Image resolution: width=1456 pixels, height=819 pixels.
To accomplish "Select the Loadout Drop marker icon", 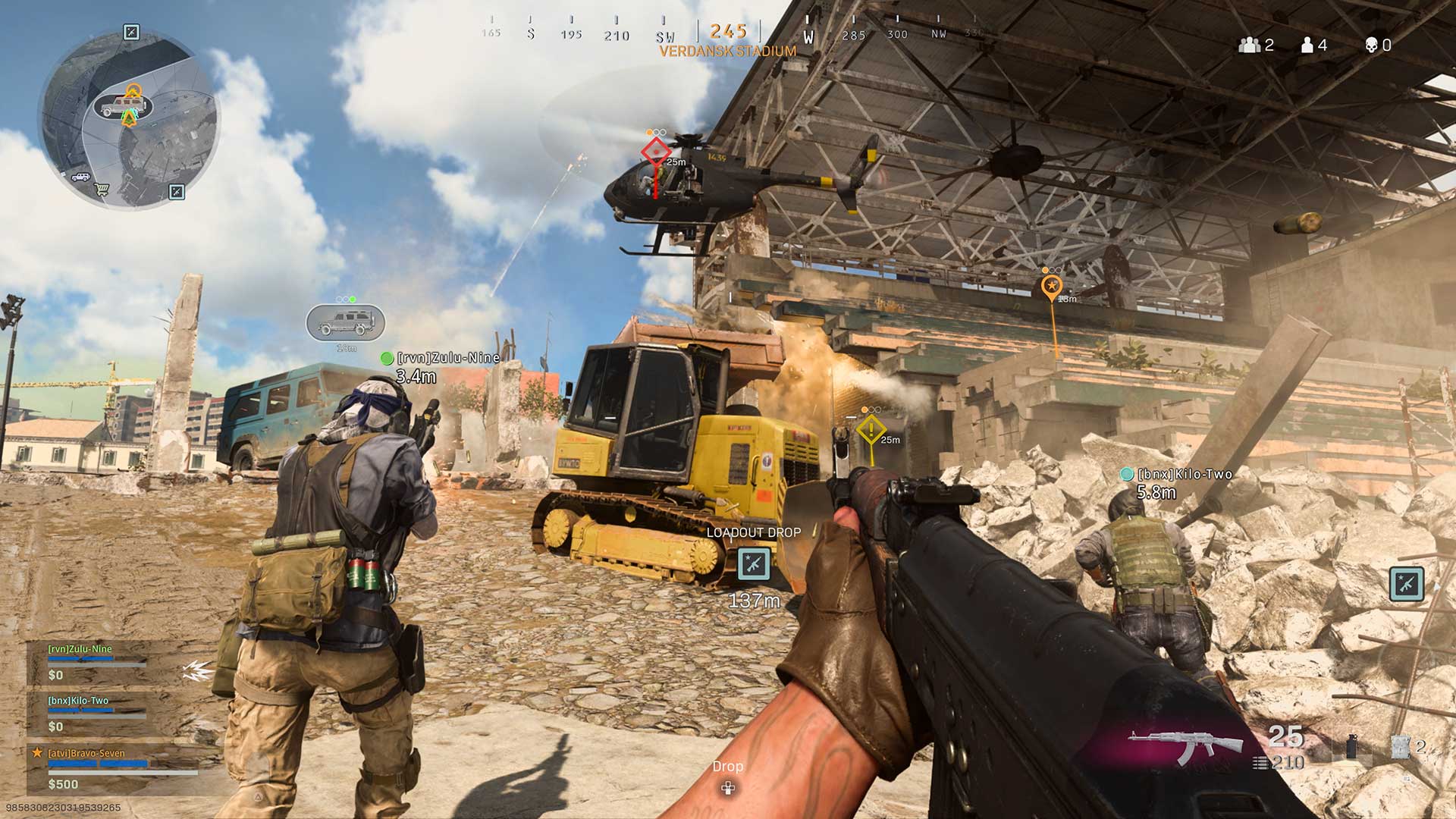I will [754, 563].
